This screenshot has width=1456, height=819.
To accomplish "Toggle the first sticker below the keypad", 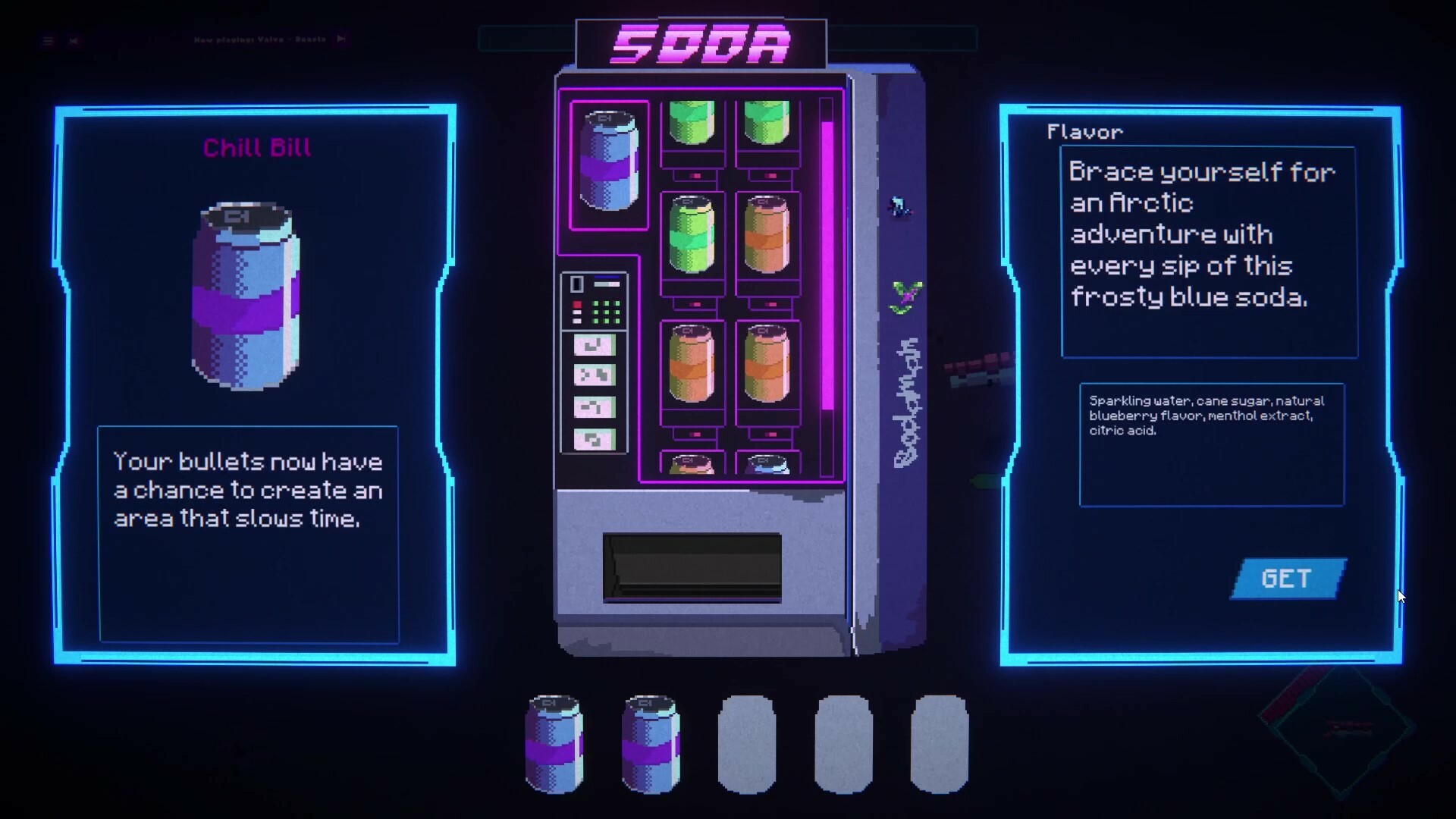I will 595,346.
